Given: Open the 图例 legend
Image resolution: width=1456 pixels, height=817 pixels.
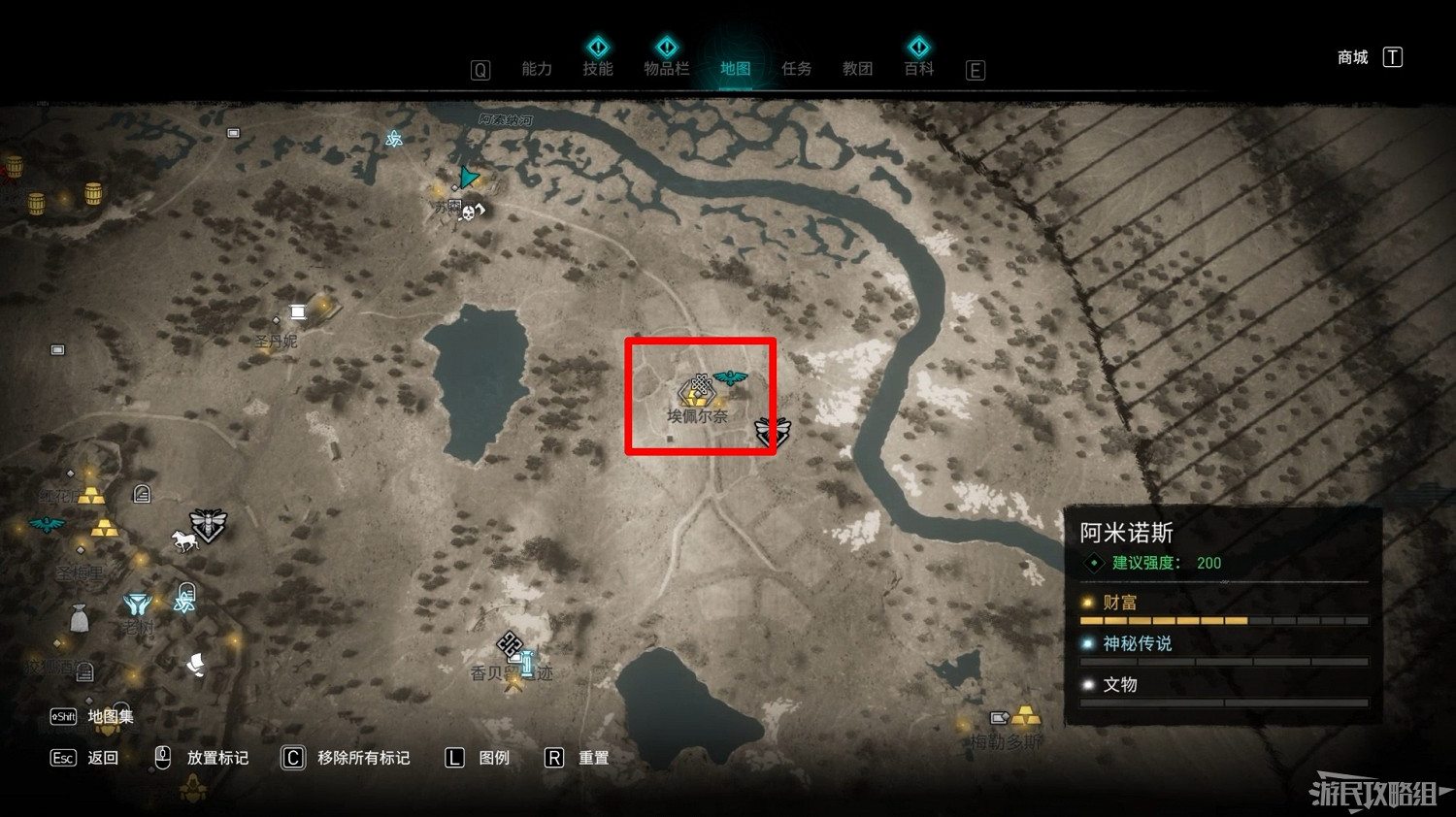Looking at the screenshot, I should pos(493,758).
